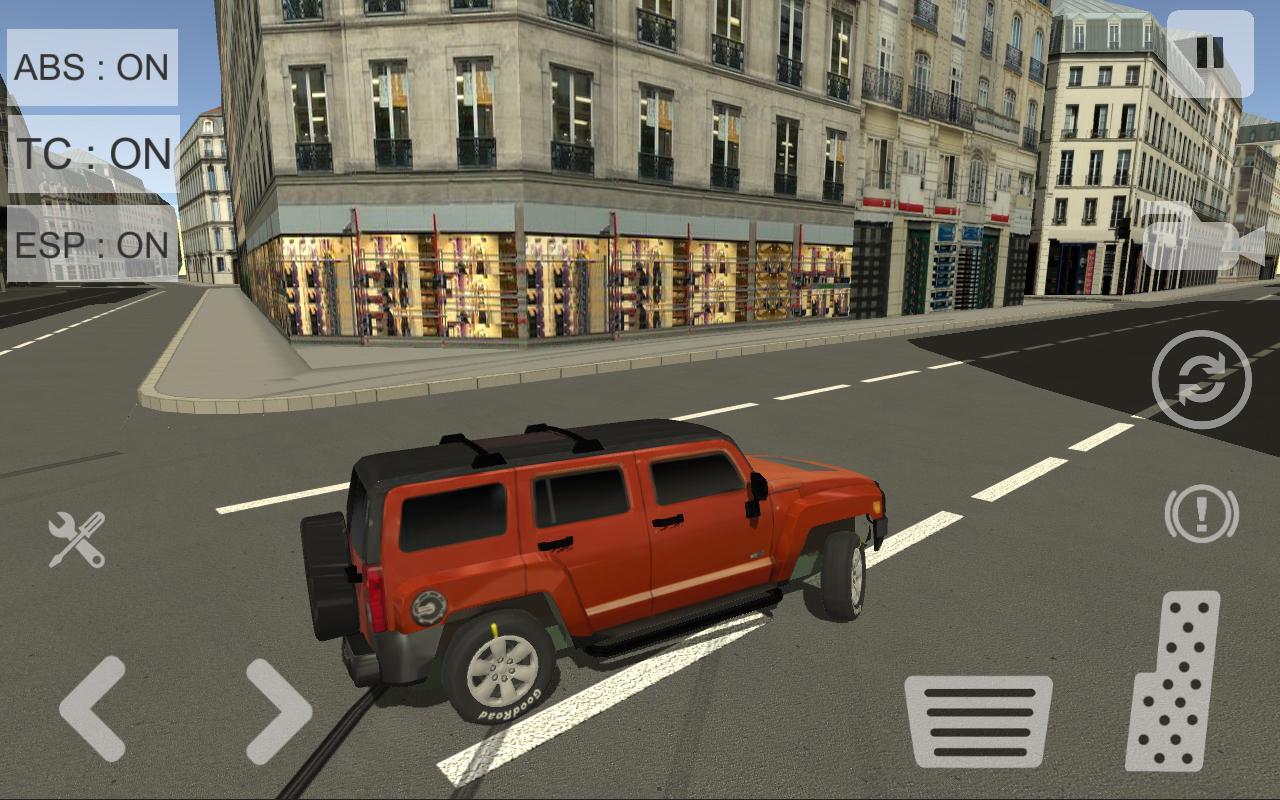Tap the circular arrows reset icon

coord(1200,380)
